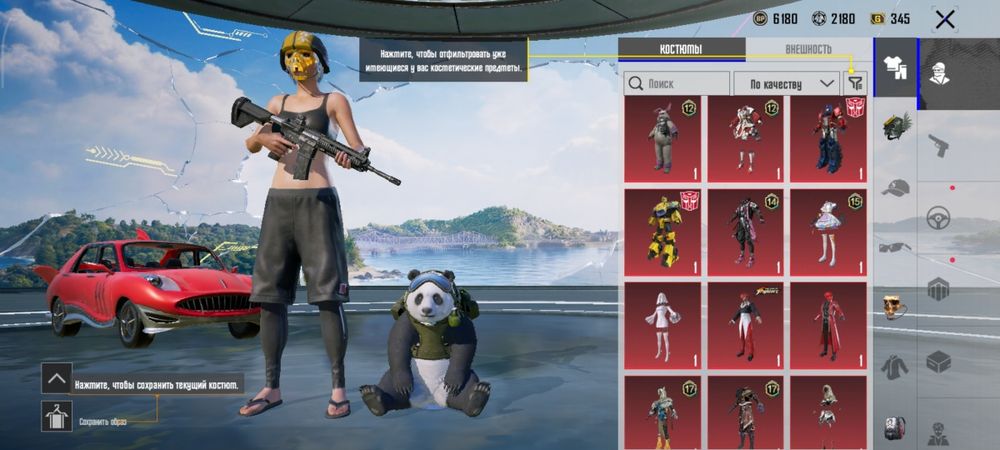1000x450 pixels.
Task: Expand the up-arrow panel button
Action: pyautogui.click(x=56, y=378)
